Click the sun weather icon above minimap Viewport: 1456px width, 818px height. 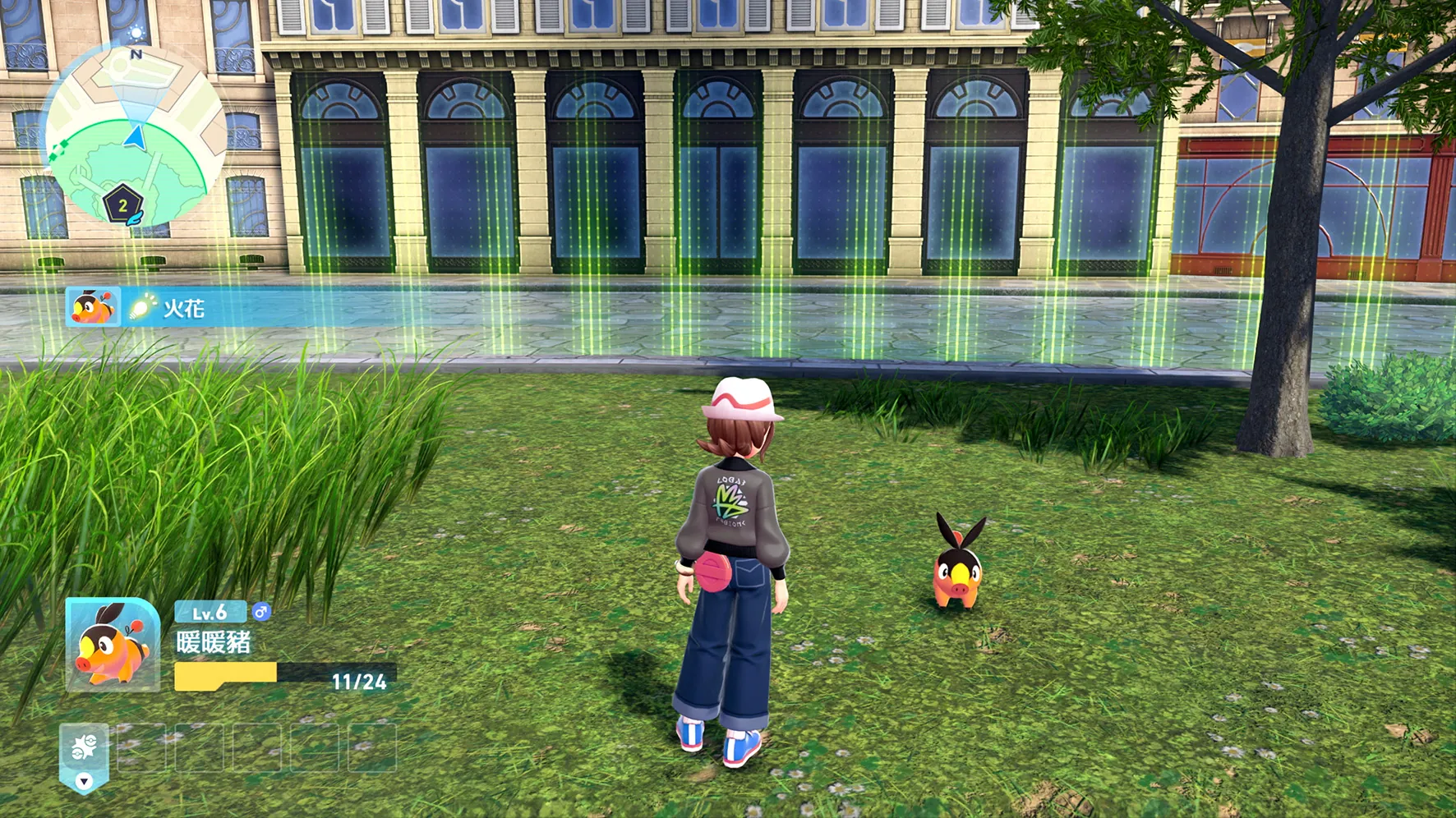[136, 34]
